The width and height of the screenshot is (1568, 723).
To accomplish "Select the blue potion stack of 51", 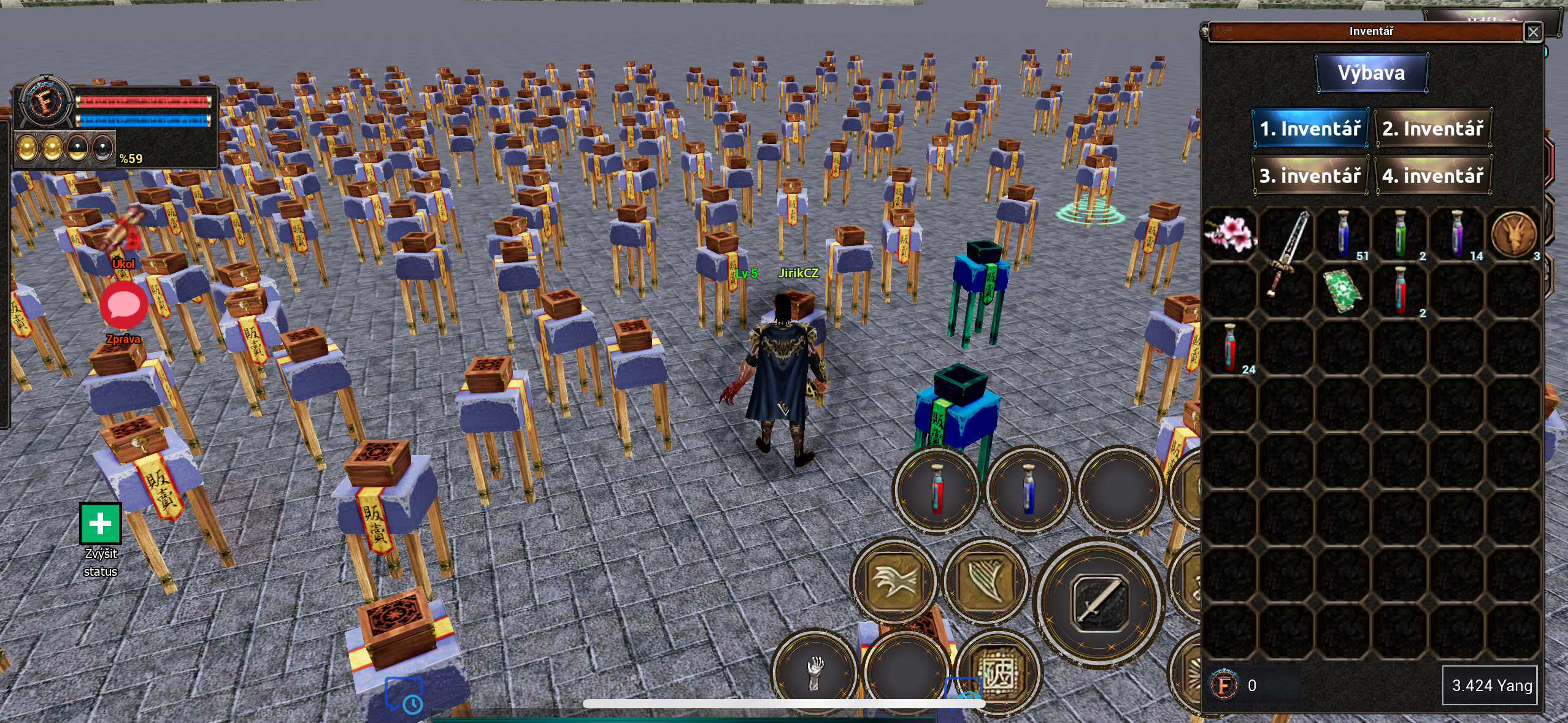I will [x=1344, y=234].
